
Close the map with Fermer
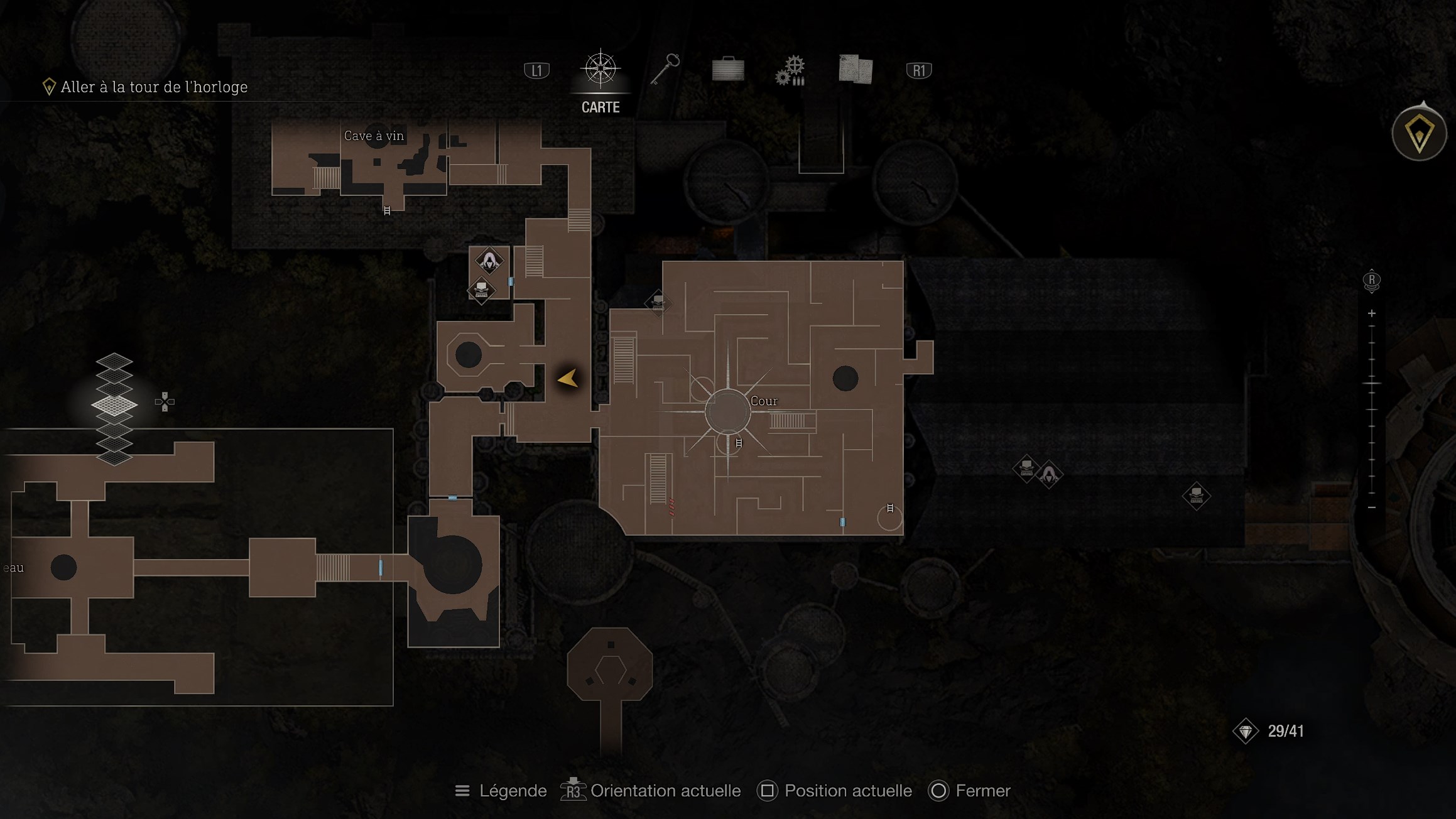click(969, 791)
